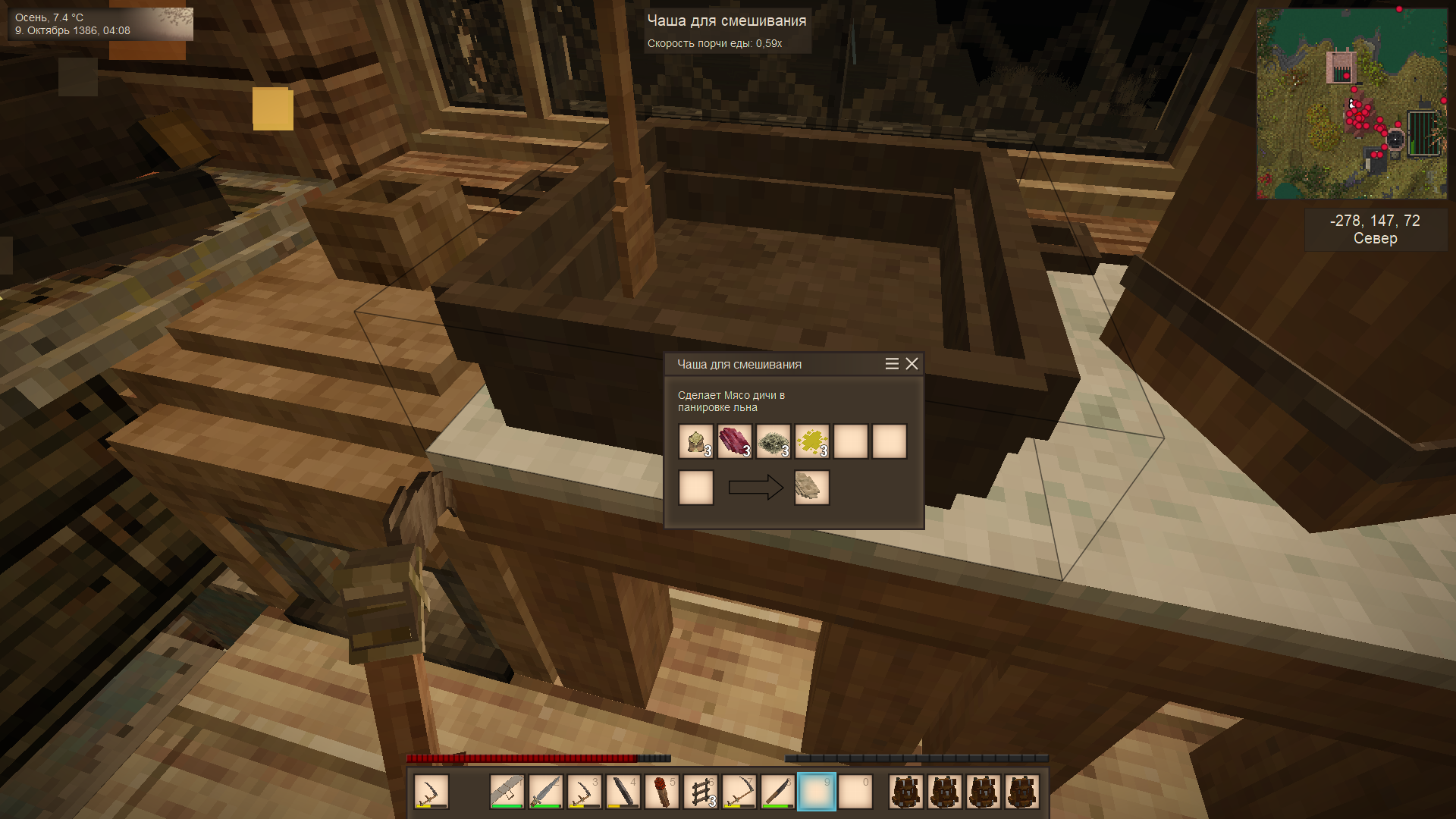Viewport: 1456px width, 819px height.
Task: Select the dark tool in hotbar slot 4
Action: click(623, 792)
